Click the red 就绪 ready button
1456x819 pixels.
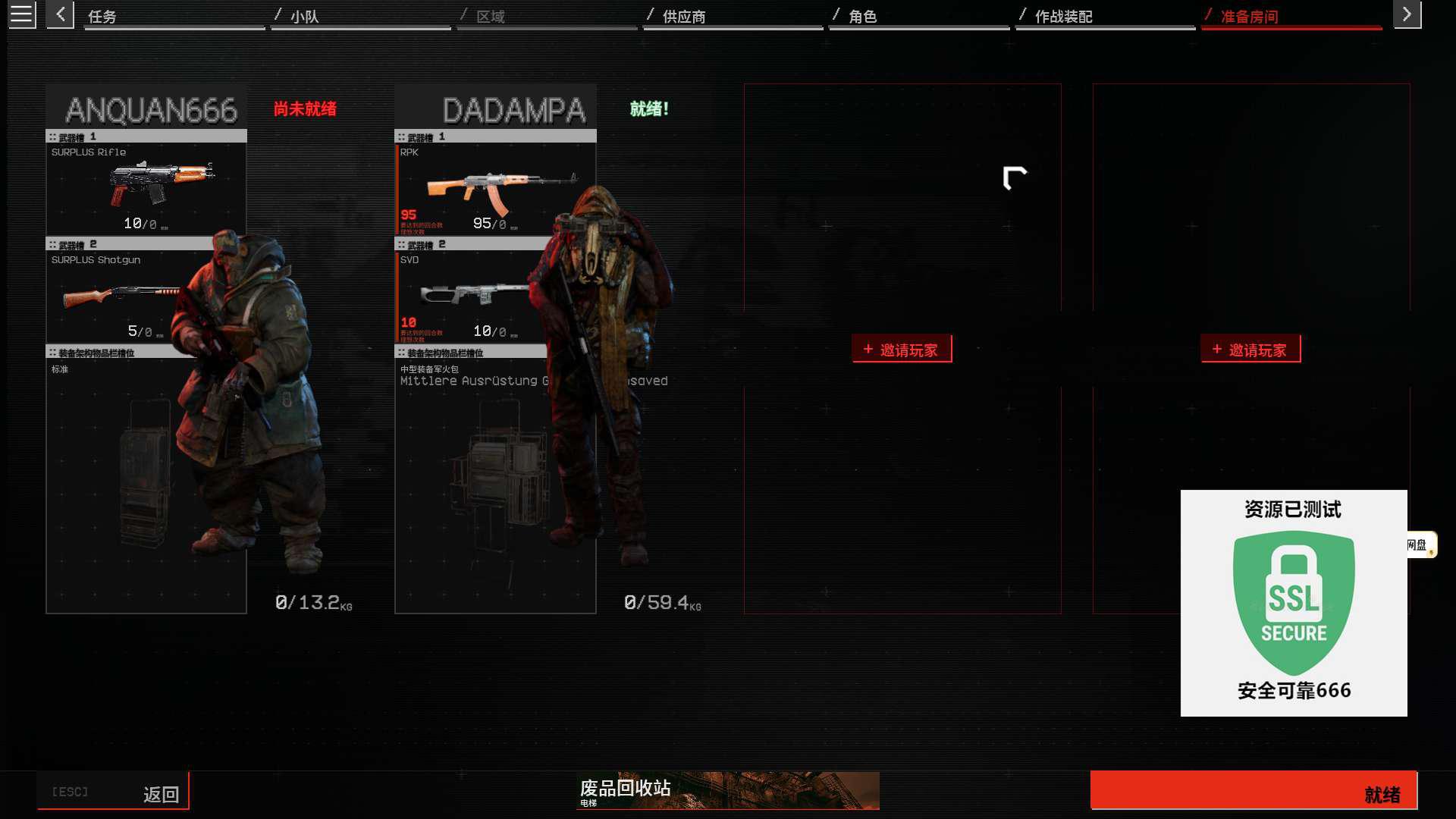(x=1253, y=791)
